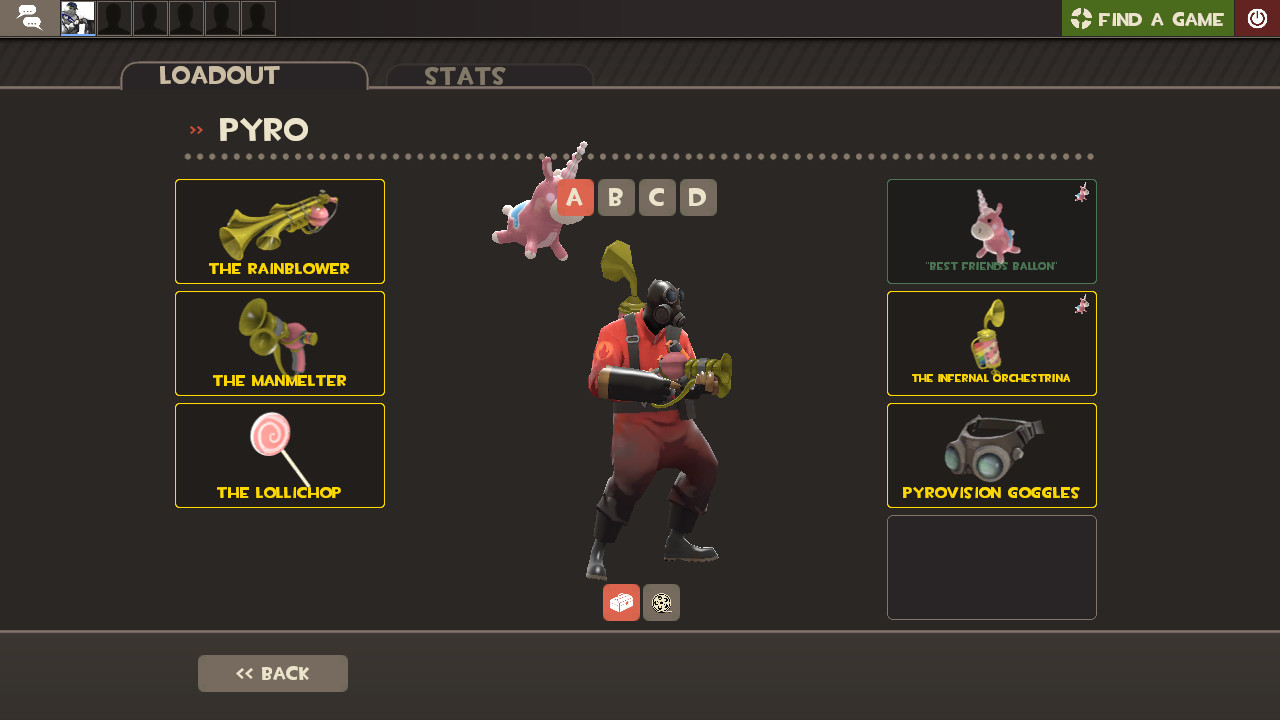Open the backpack crate icon below Pyro
Image resolution: width=1280 pixels, height=720 pixels.
[x=621, y=602]
